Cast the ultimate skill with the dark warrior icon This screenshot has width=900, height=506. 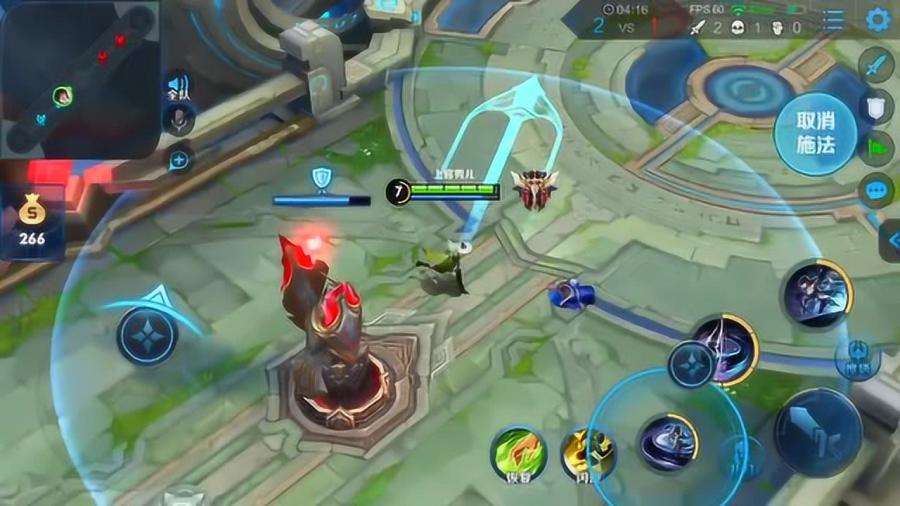point(816,293)
